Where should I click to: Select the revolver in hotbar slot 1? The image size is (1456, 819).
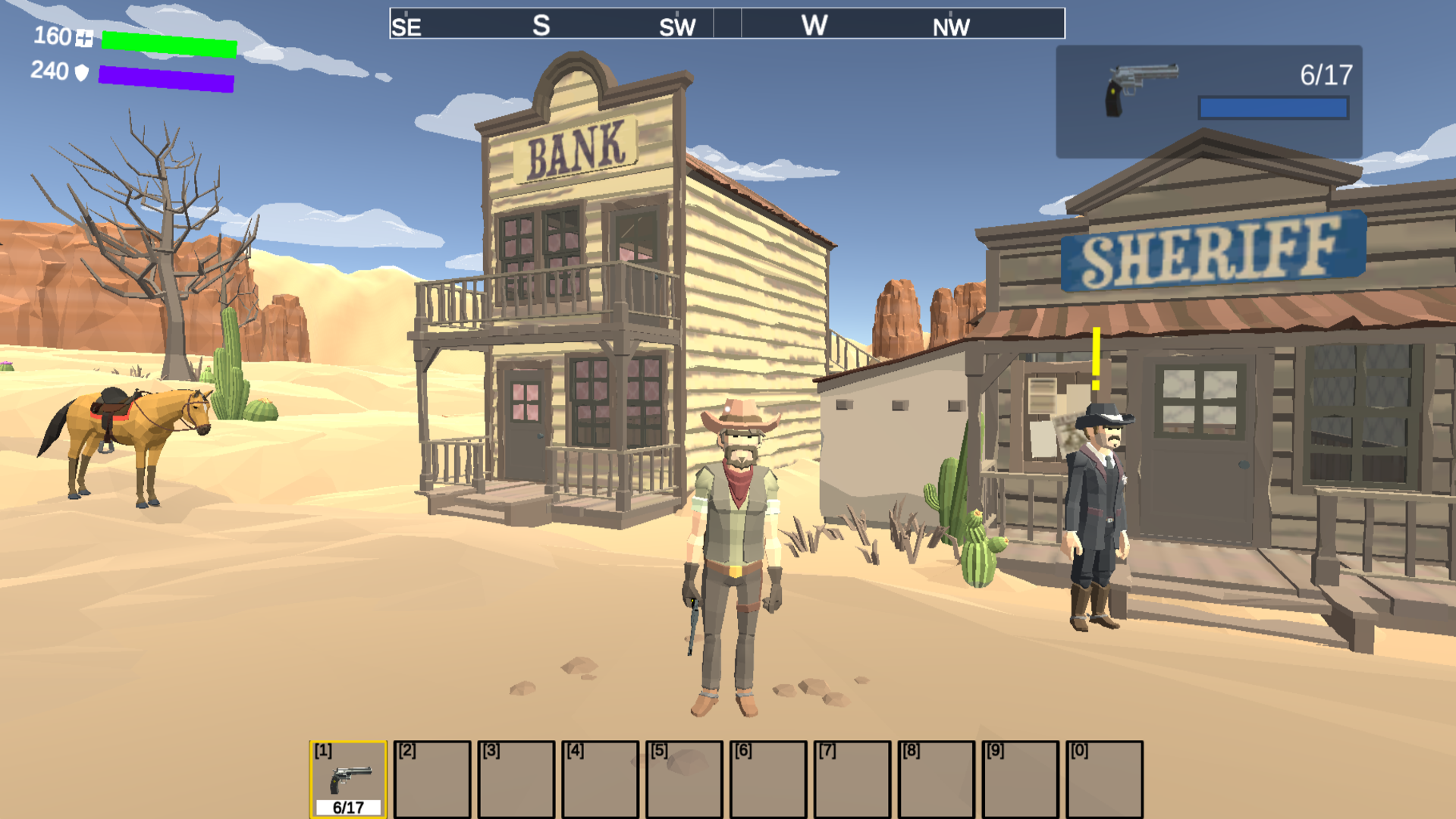(x=347, y=777)
